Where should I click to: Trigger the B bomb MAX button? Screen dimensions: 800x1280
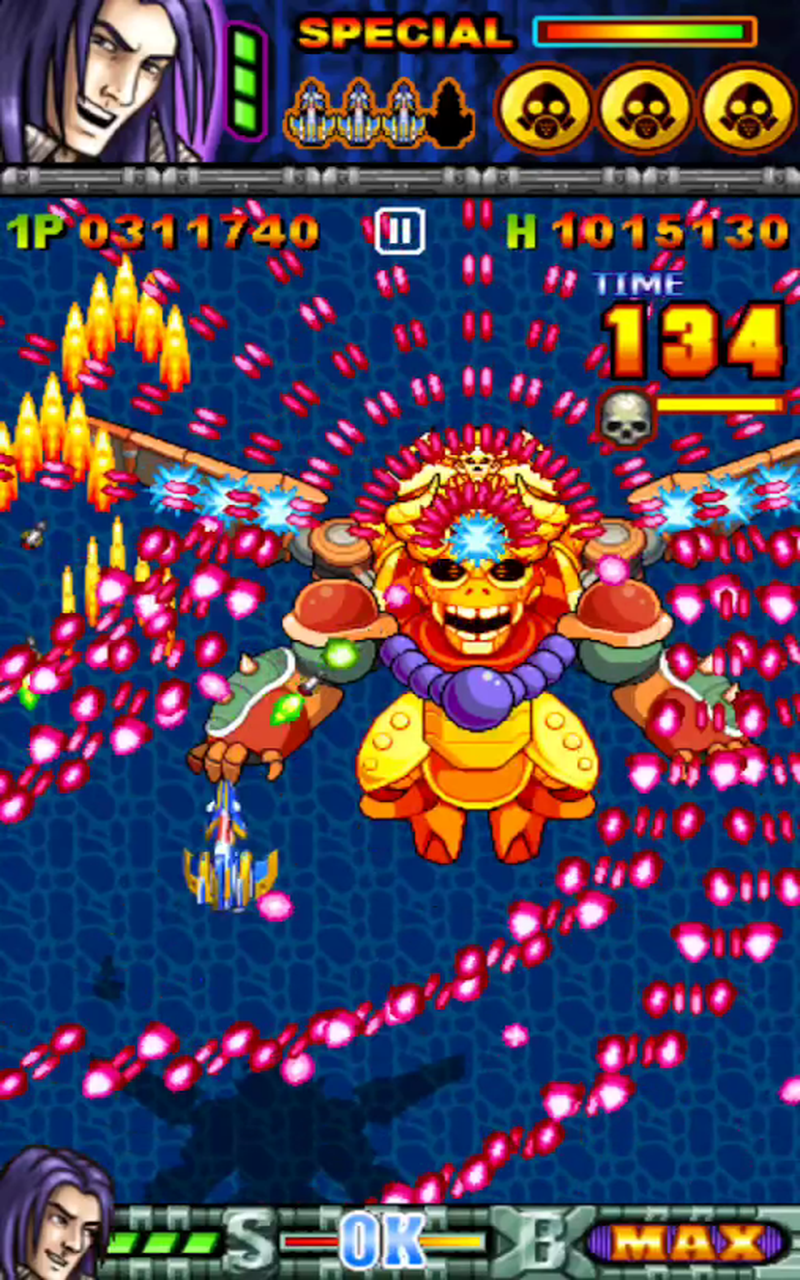(x=686, y=1243)
